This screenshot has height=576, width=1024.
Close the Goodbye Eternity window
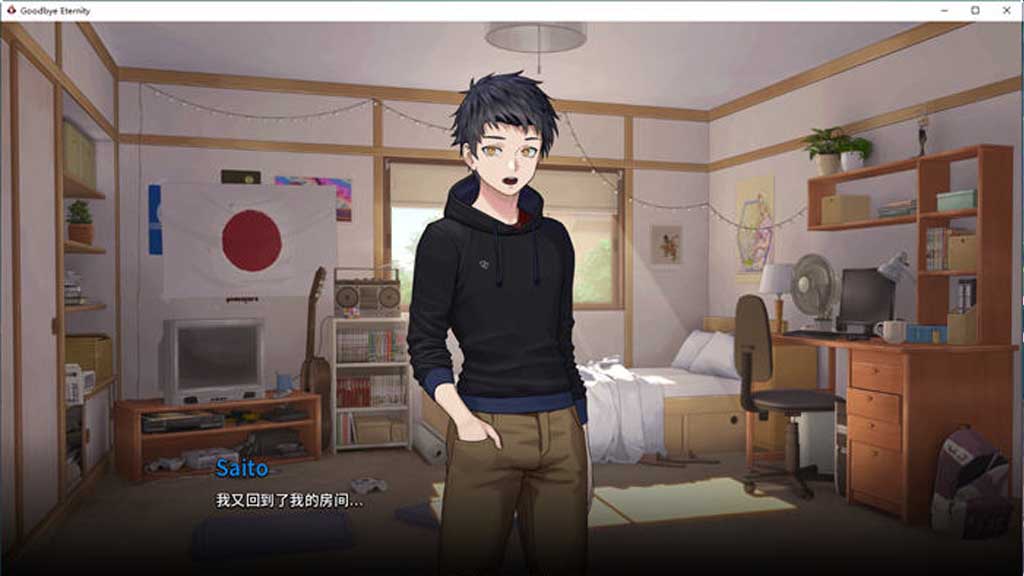coord(1005,10)
